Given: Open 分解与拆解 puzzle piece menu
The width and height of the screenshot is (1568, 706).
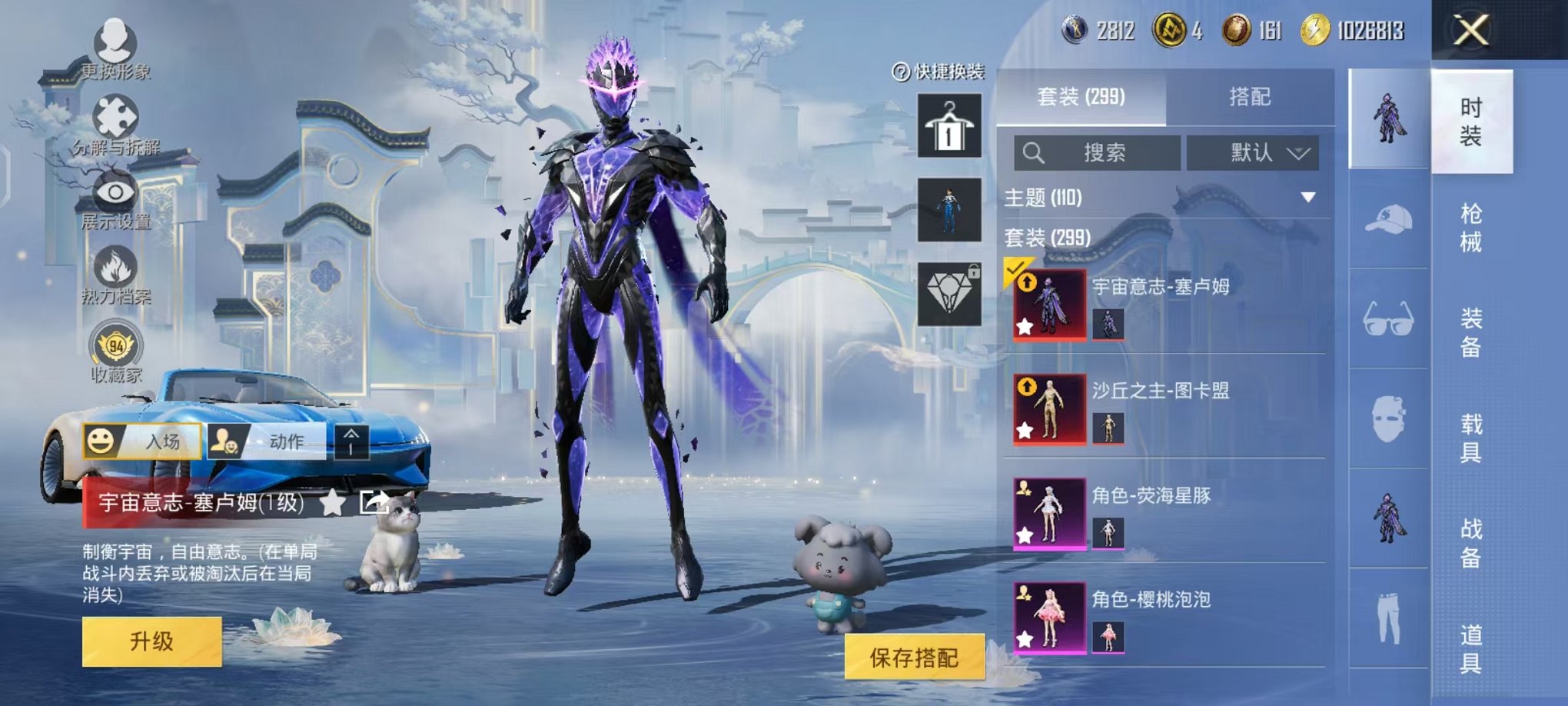Looking at the screenshot, I should pos(115,125).
